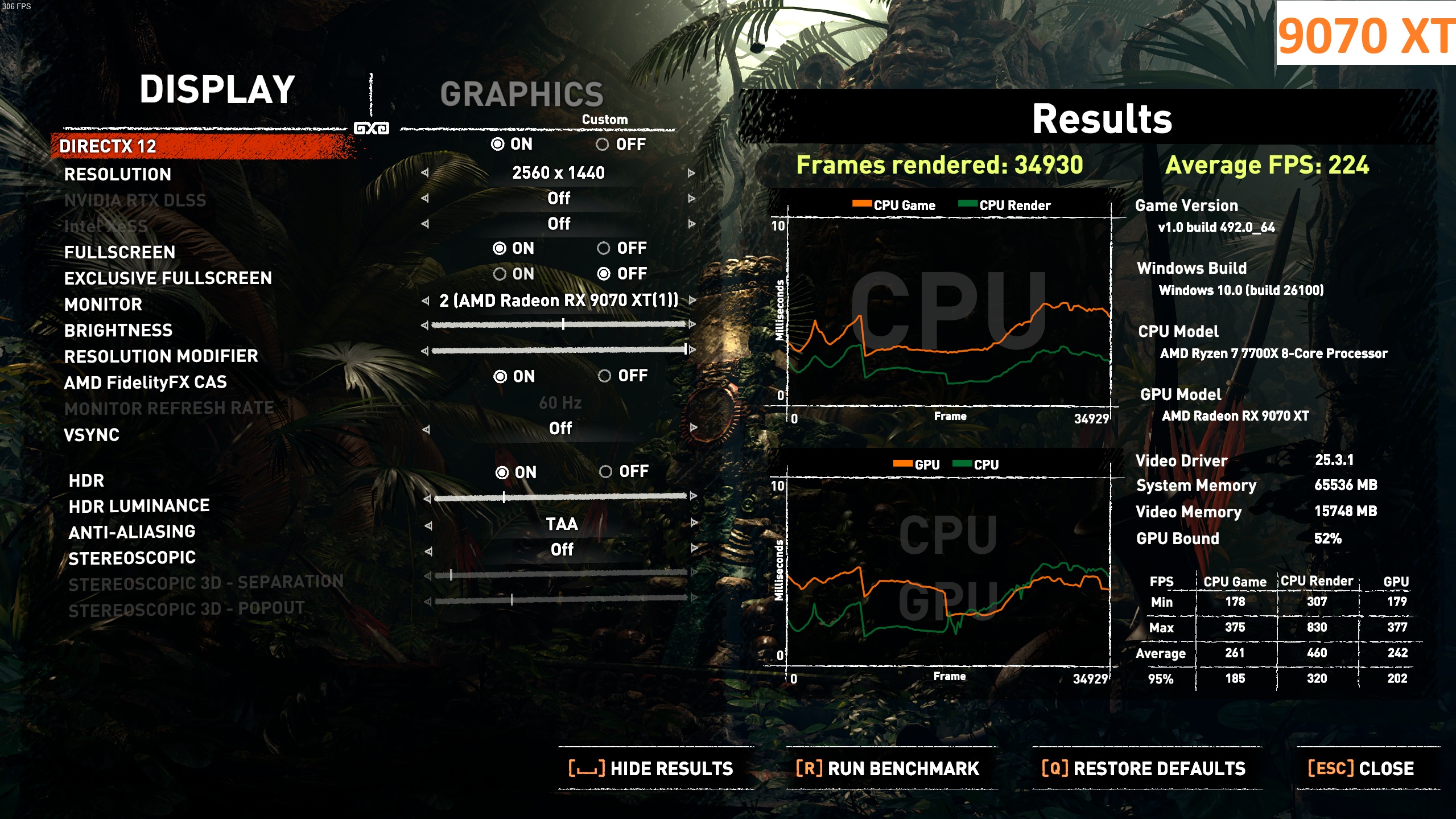The height and width of the screenshot is (819, 1456).
Task: Restore default settings
Action: (x=1144, y=768)
